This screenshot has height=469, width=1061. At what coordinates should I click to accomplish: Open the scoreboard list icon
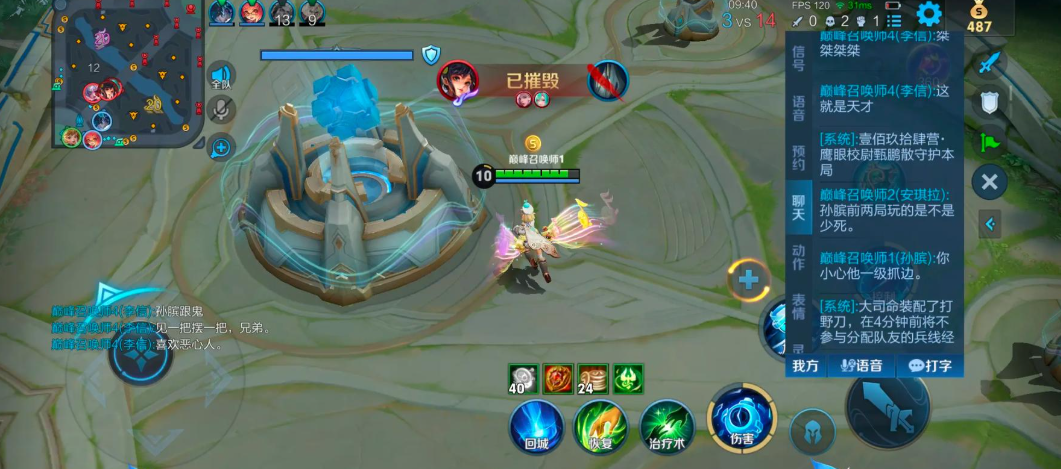click(x=894, y=20)
